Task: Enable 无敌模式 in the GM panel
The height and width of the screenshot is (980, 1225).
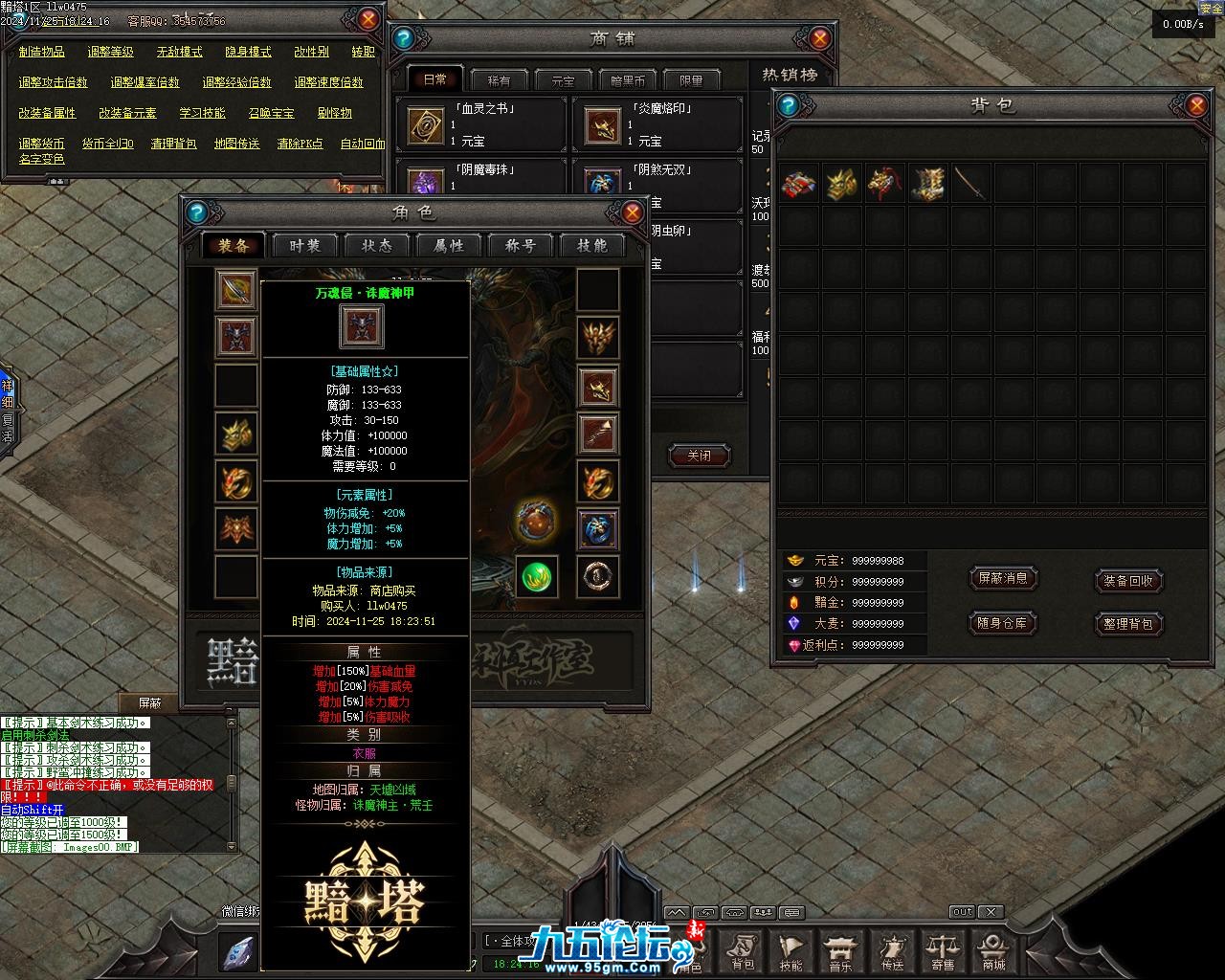Action: tap(179, 52)
